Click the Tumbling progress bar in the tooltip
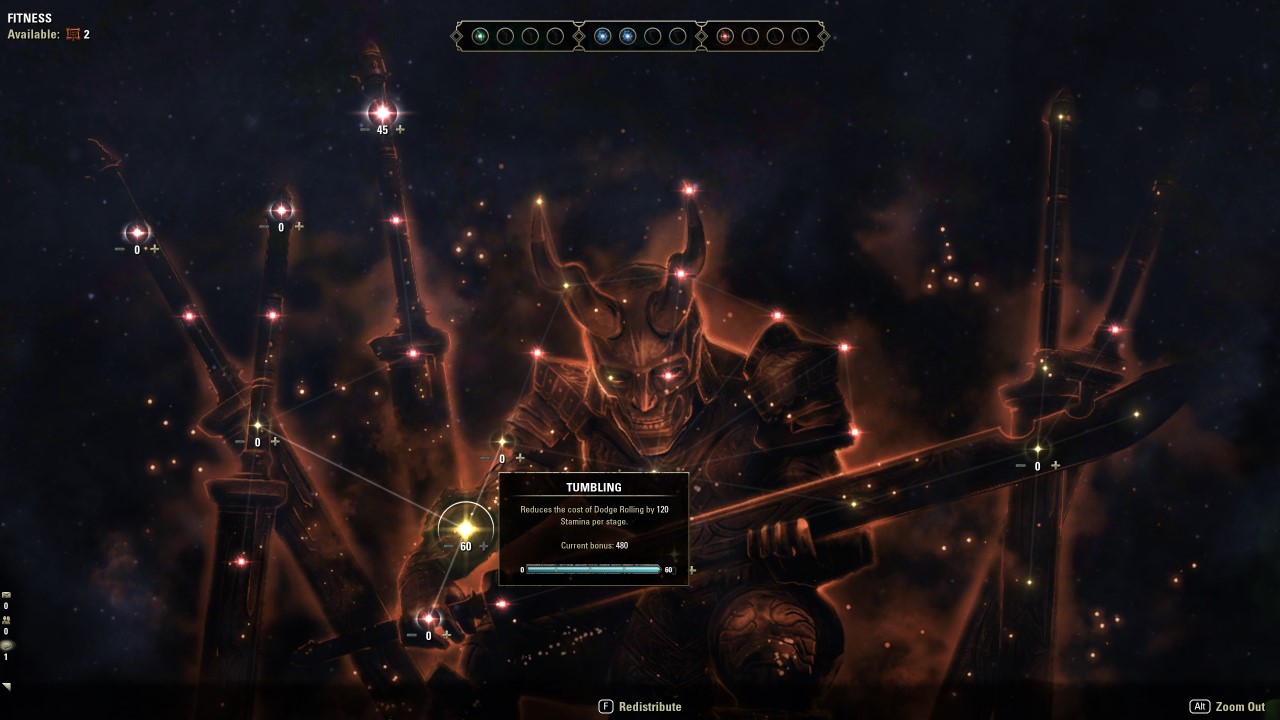The height and width of the screenshot is (720, 1280). tap(594, 569)
